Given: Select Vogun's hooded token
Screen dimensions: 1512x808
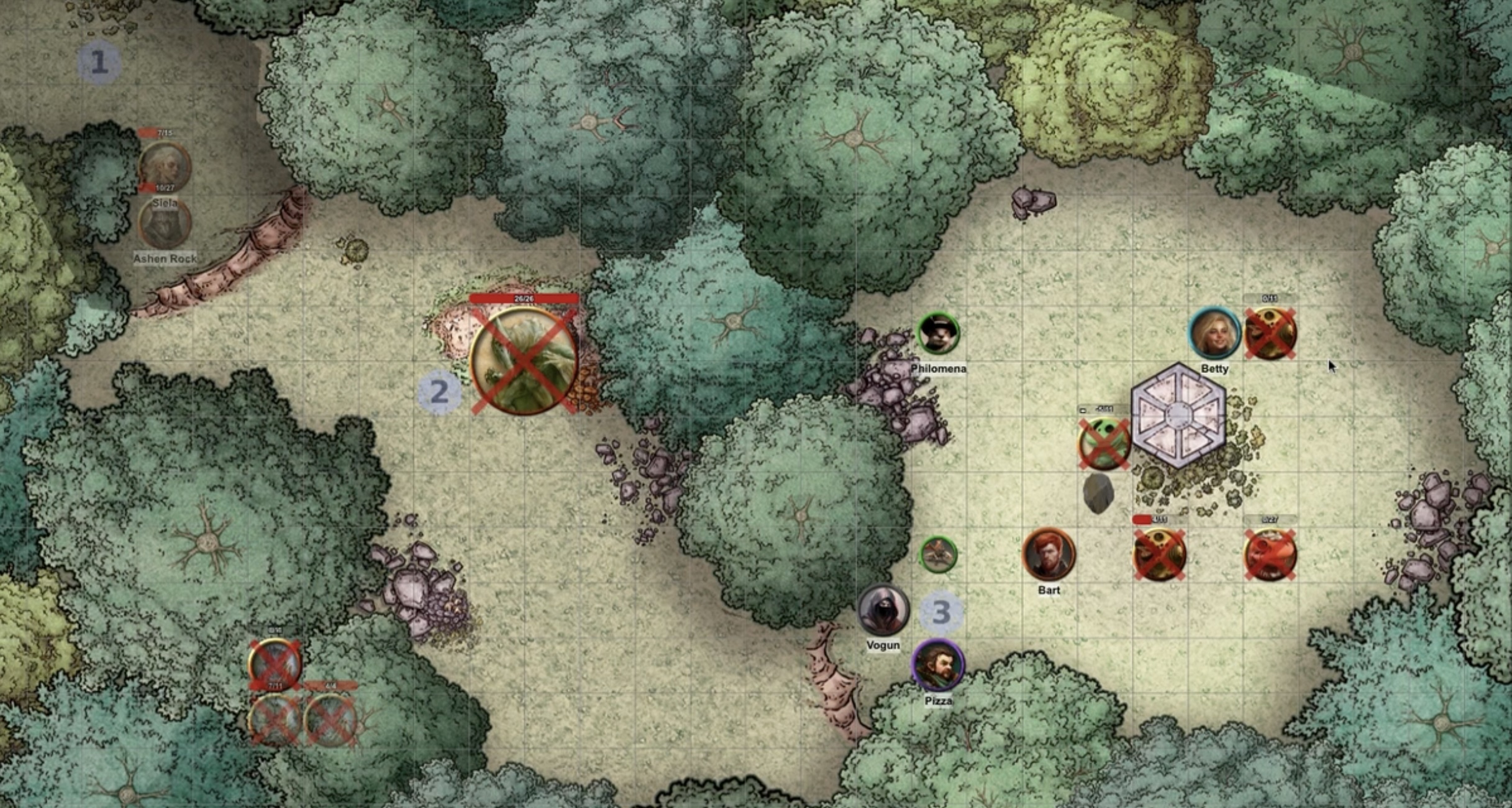Looking at the screenshot, I should tap(883, 610).
